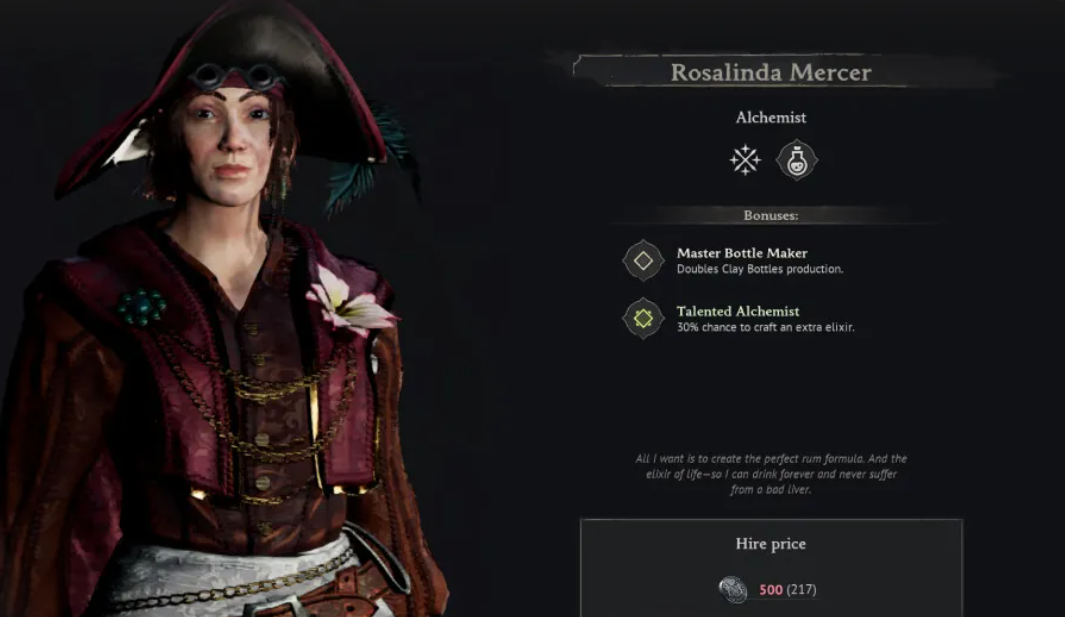This screenshot has height=617, width=1065.
Task: Select the crossed sparkles alchemist icon
Action: 745,160
